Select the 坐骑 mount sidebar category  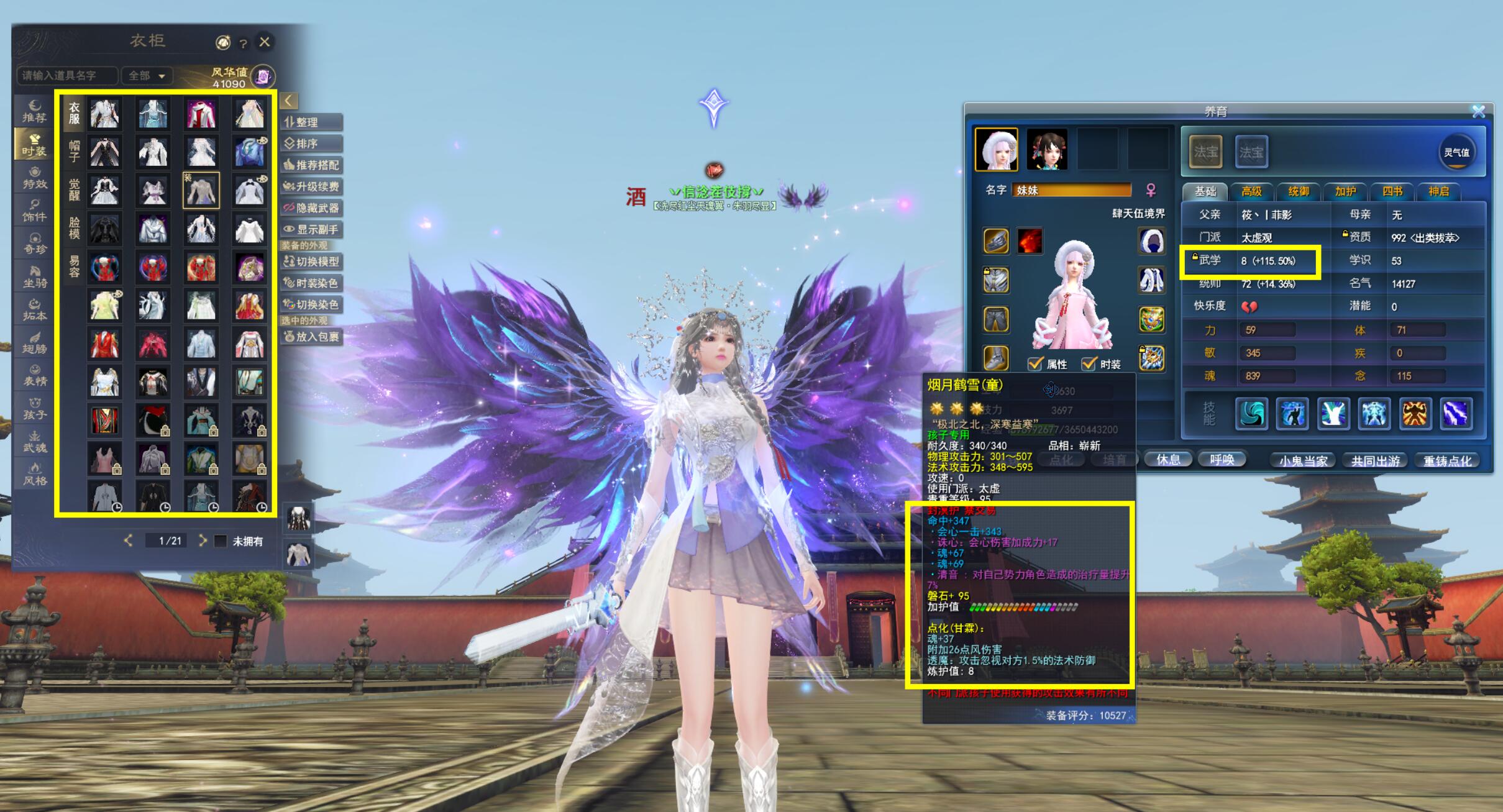pos(35,276)
